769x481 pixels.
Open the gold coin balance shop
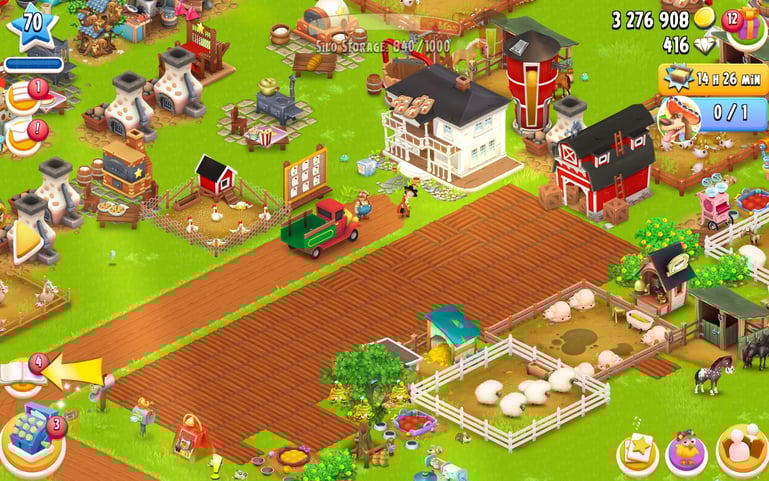point(704,20)
